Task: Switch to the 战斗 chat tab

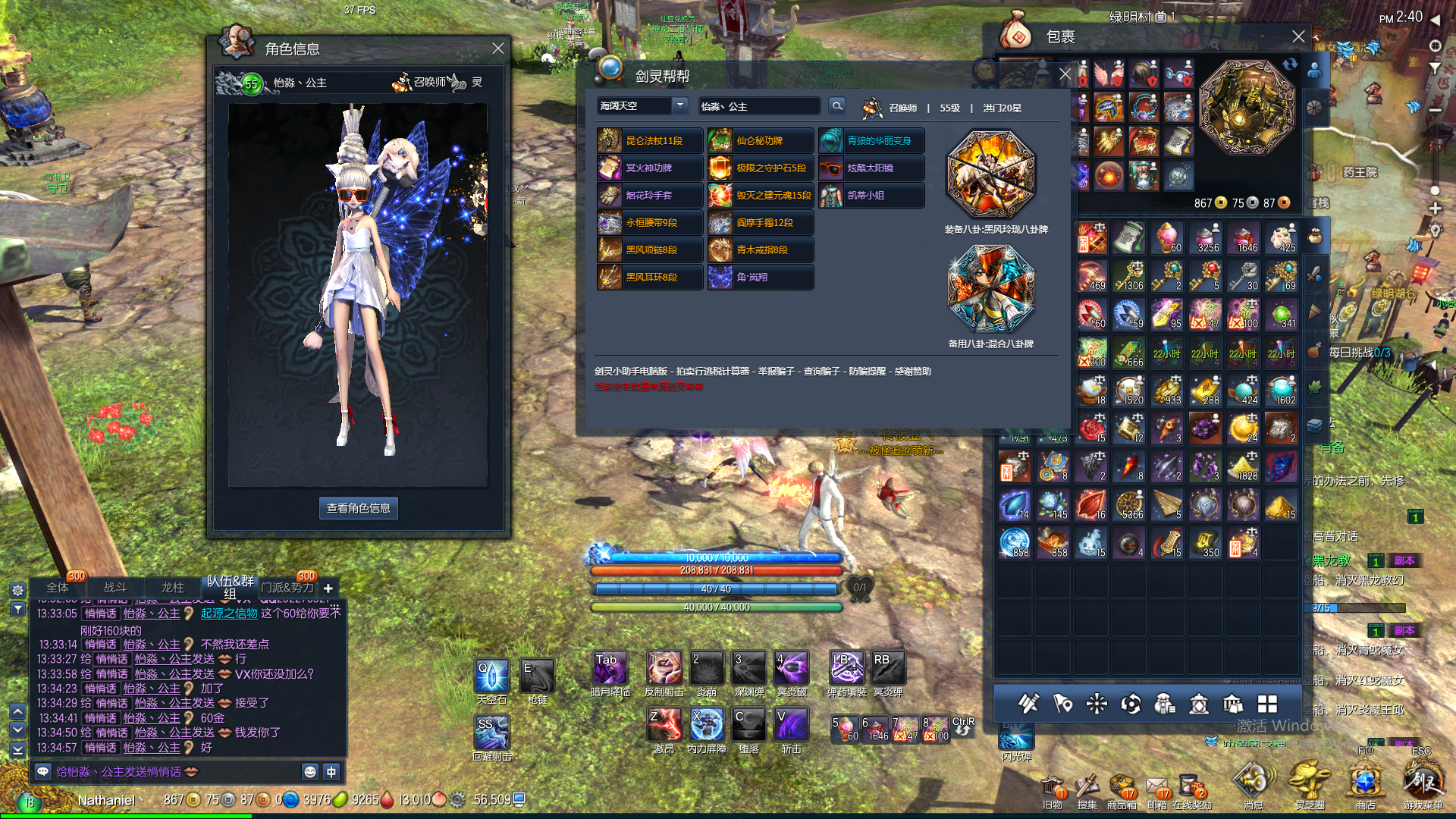Action: 115,588
